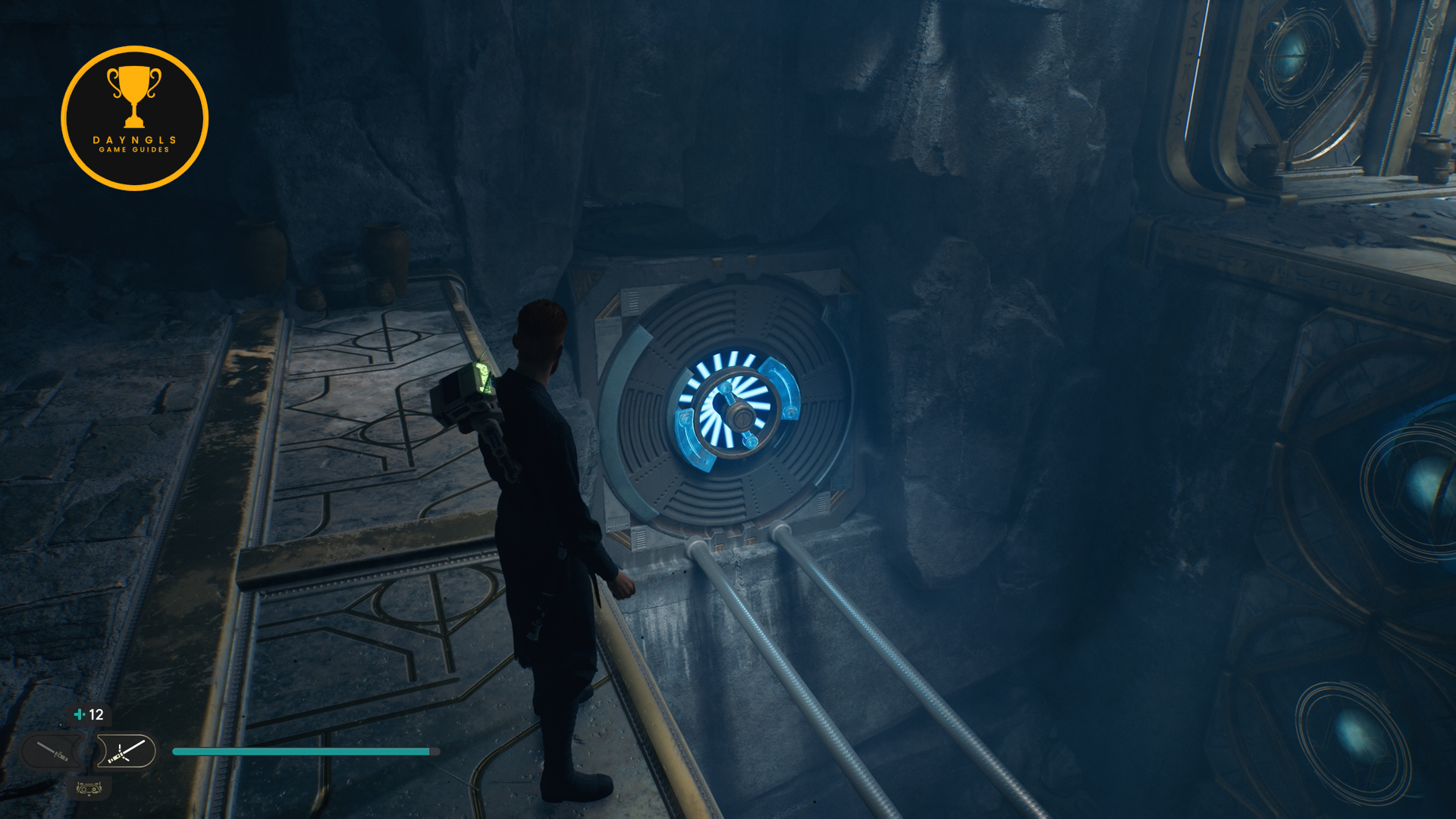Click the DAYNGLS Game Guides trophy logo
1456x819 pixels.
tap(135, 118)
